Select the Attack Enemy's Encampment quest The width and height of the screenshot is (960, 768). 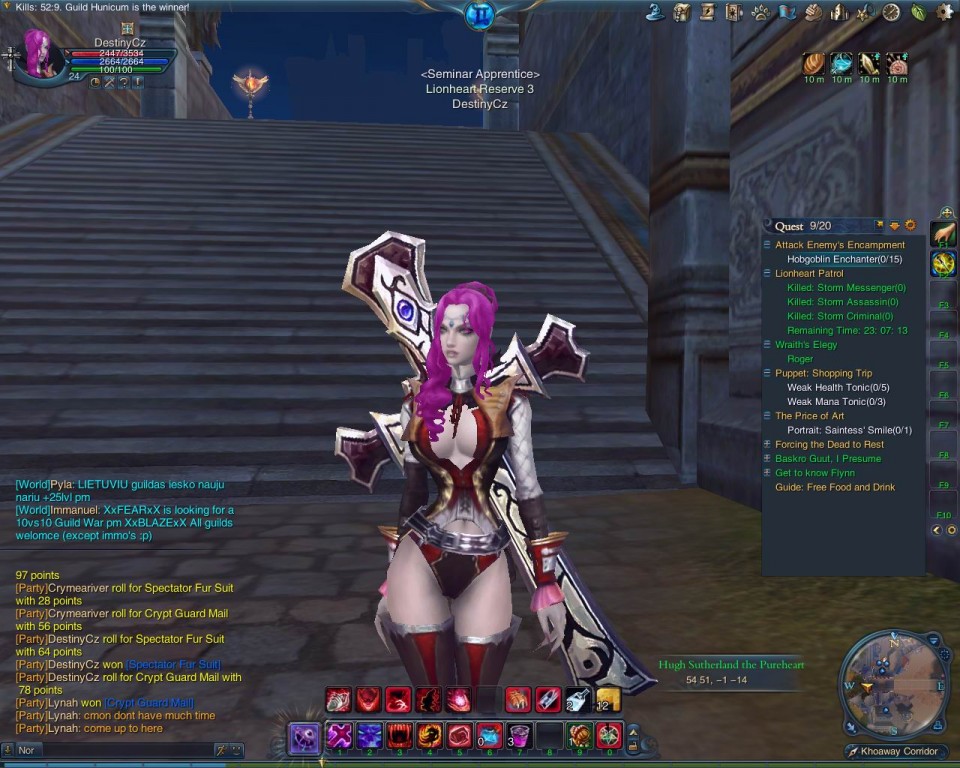click(839, 245)
